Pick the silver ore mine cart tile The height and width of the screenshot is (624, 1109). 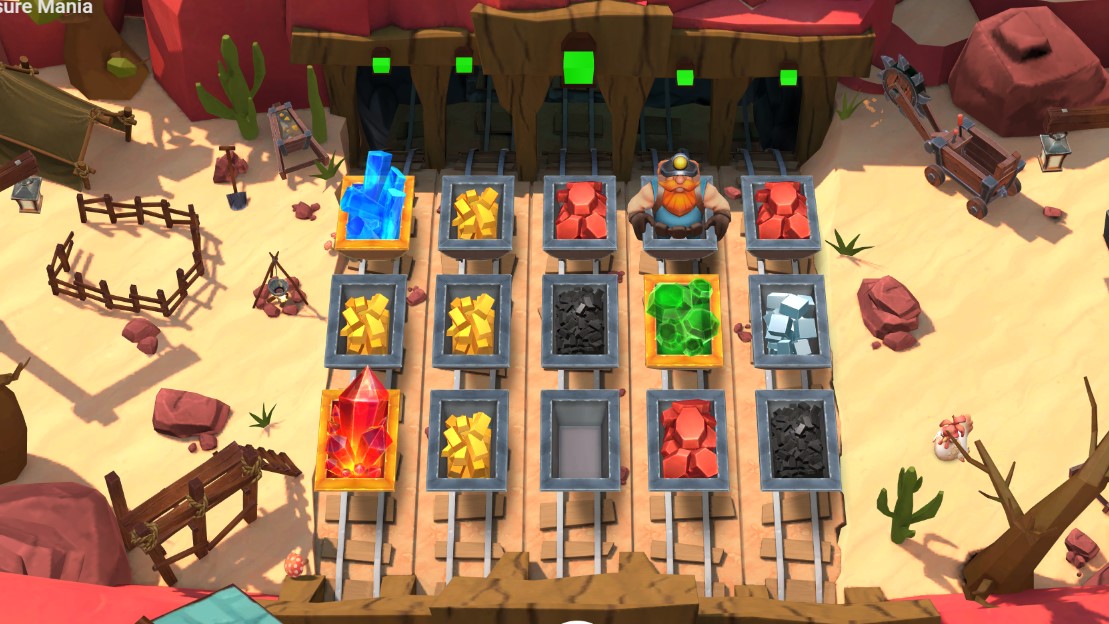coord(790,320)
